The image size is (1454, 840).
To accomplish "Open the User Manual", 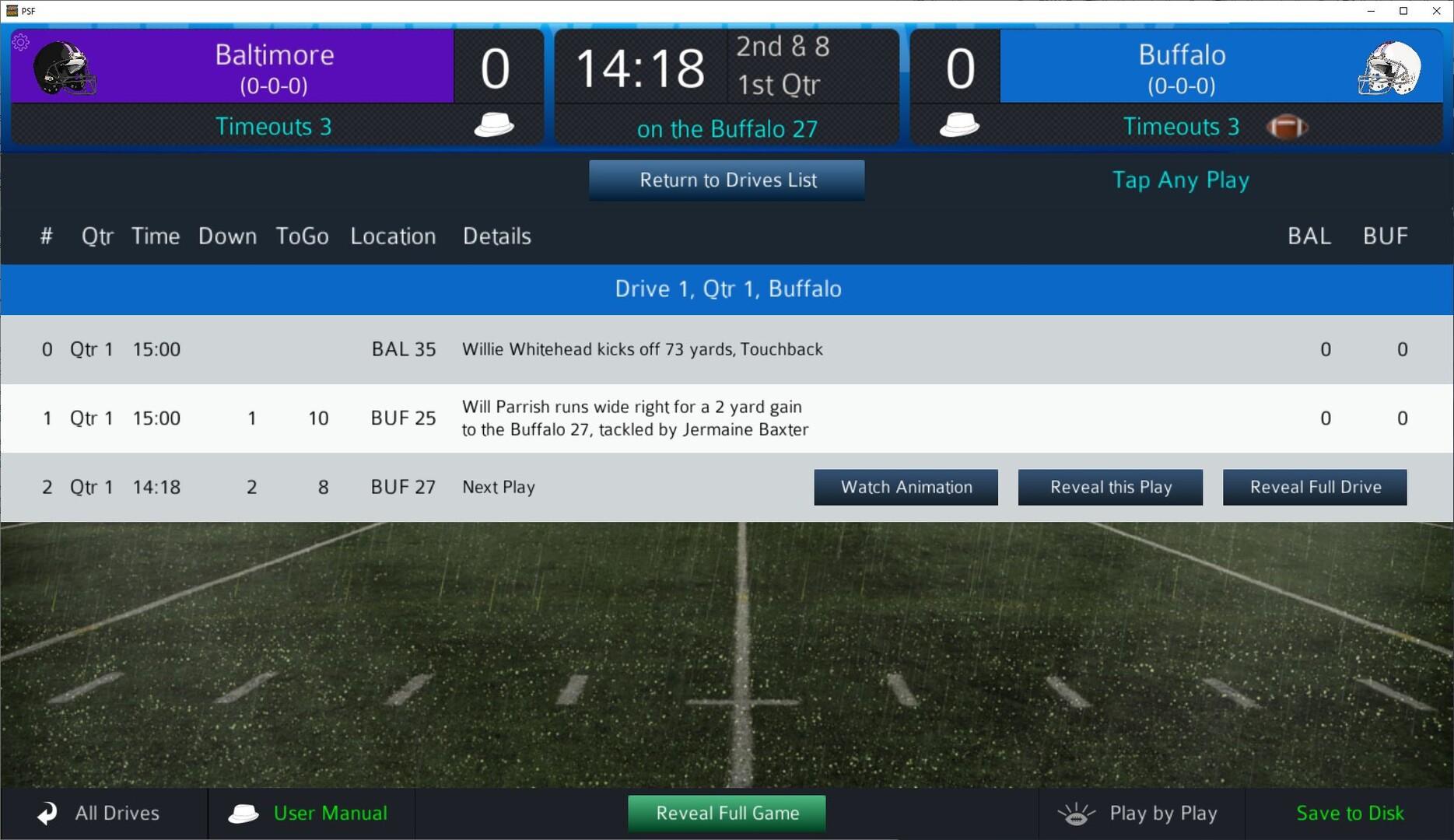I will [x=330, y=813].
